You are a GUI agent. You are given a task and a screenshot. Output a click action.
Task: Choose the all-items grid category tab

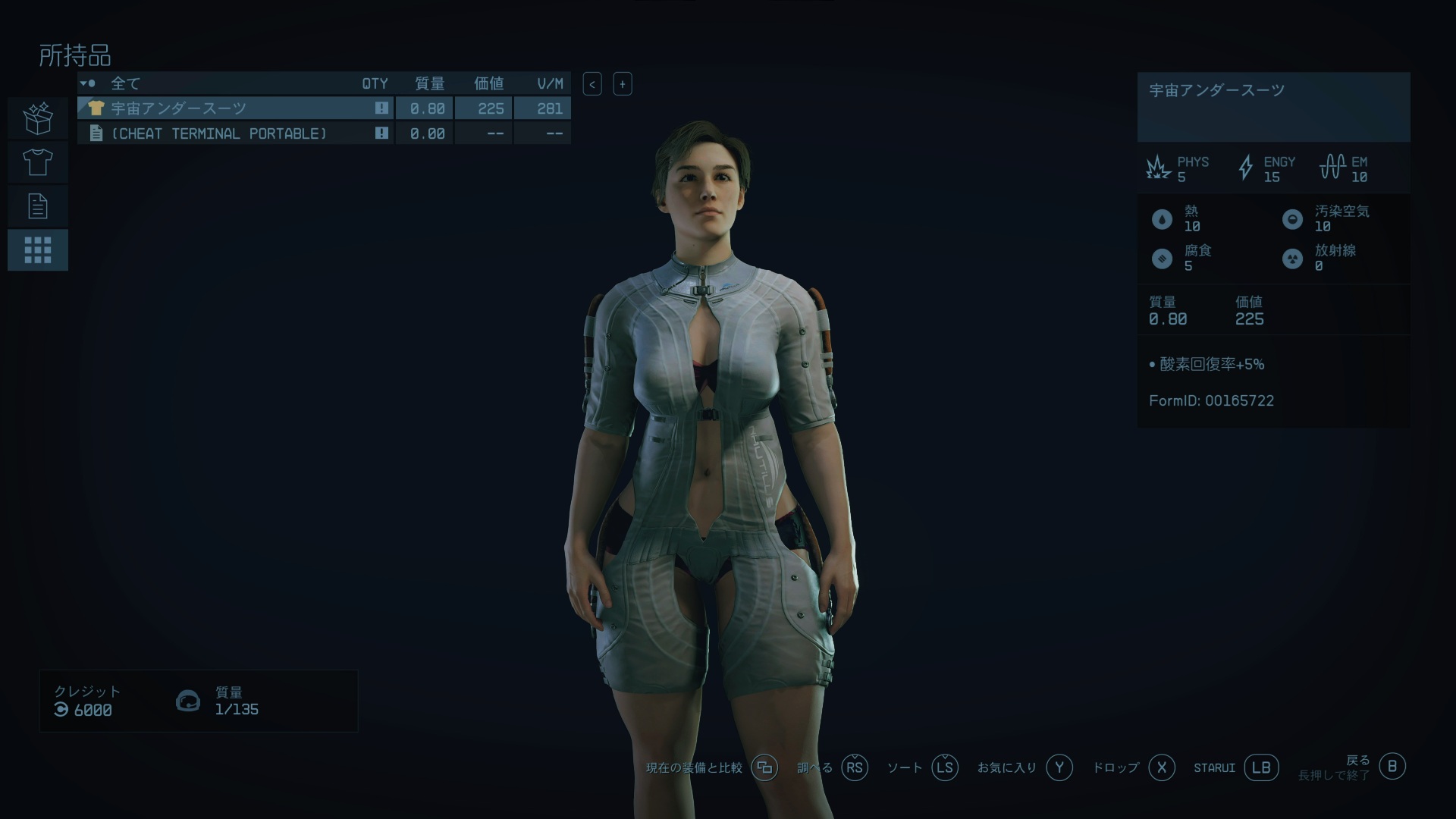[38, 250]
